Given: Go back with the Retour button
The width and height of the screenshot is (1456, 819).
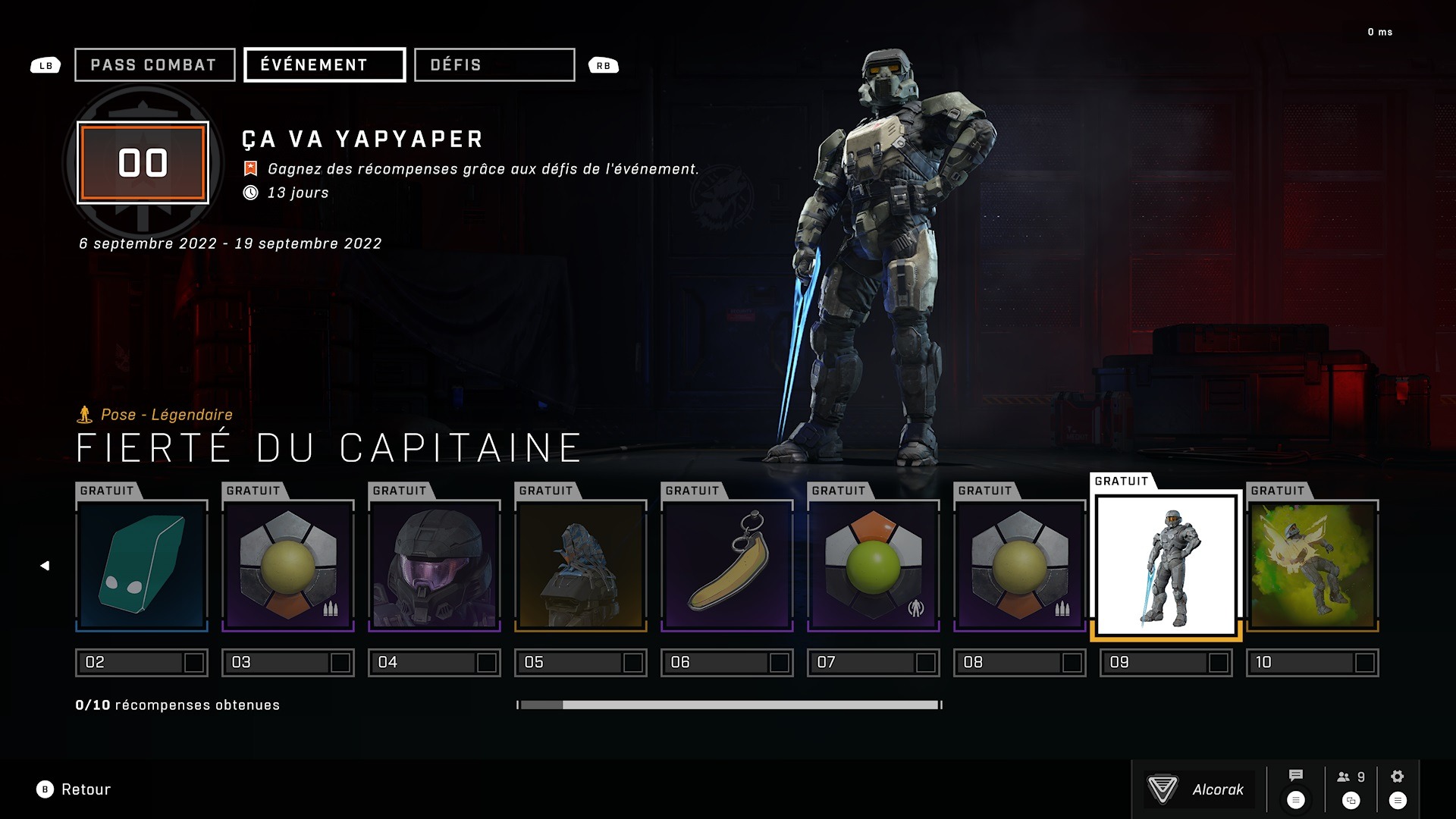Looking at the screenshot, I should pyautogui.click(x=74, y=789).
